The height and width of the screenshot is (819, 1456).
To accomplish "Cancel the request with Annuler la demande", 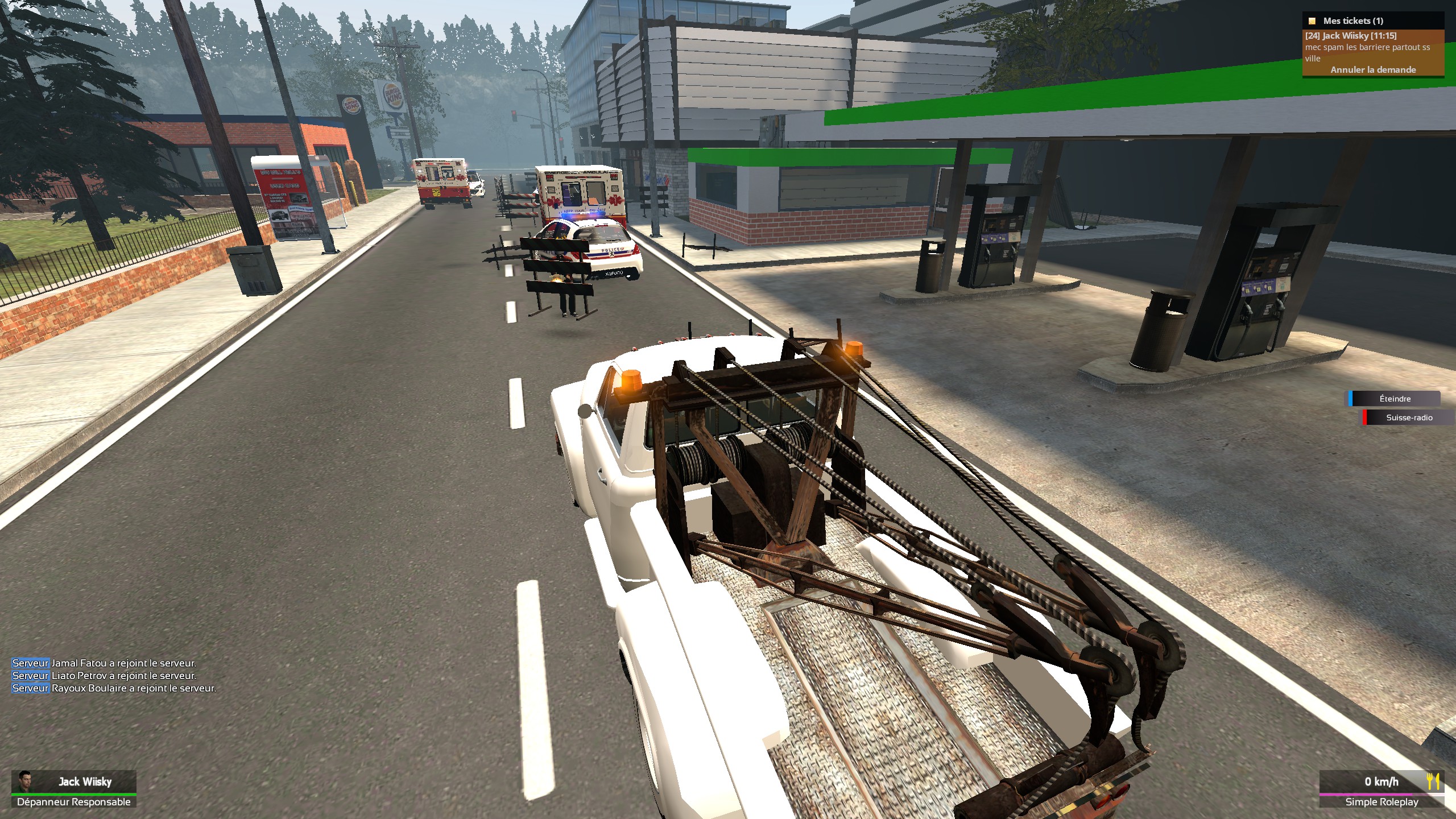I will pyautogui.click(x=1373, y=69).
